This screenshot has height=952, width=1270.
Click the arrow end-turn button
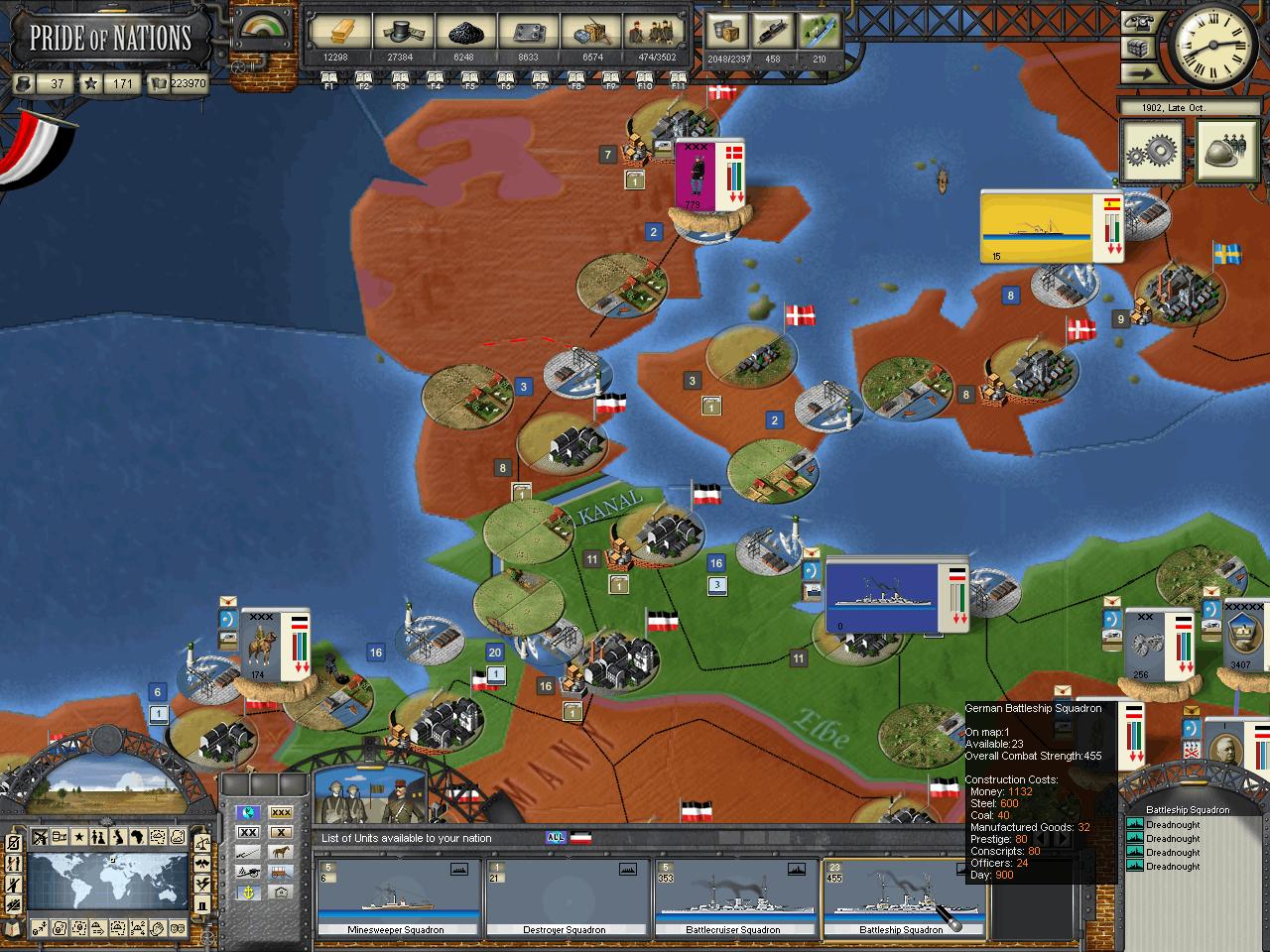(1141, 72)
